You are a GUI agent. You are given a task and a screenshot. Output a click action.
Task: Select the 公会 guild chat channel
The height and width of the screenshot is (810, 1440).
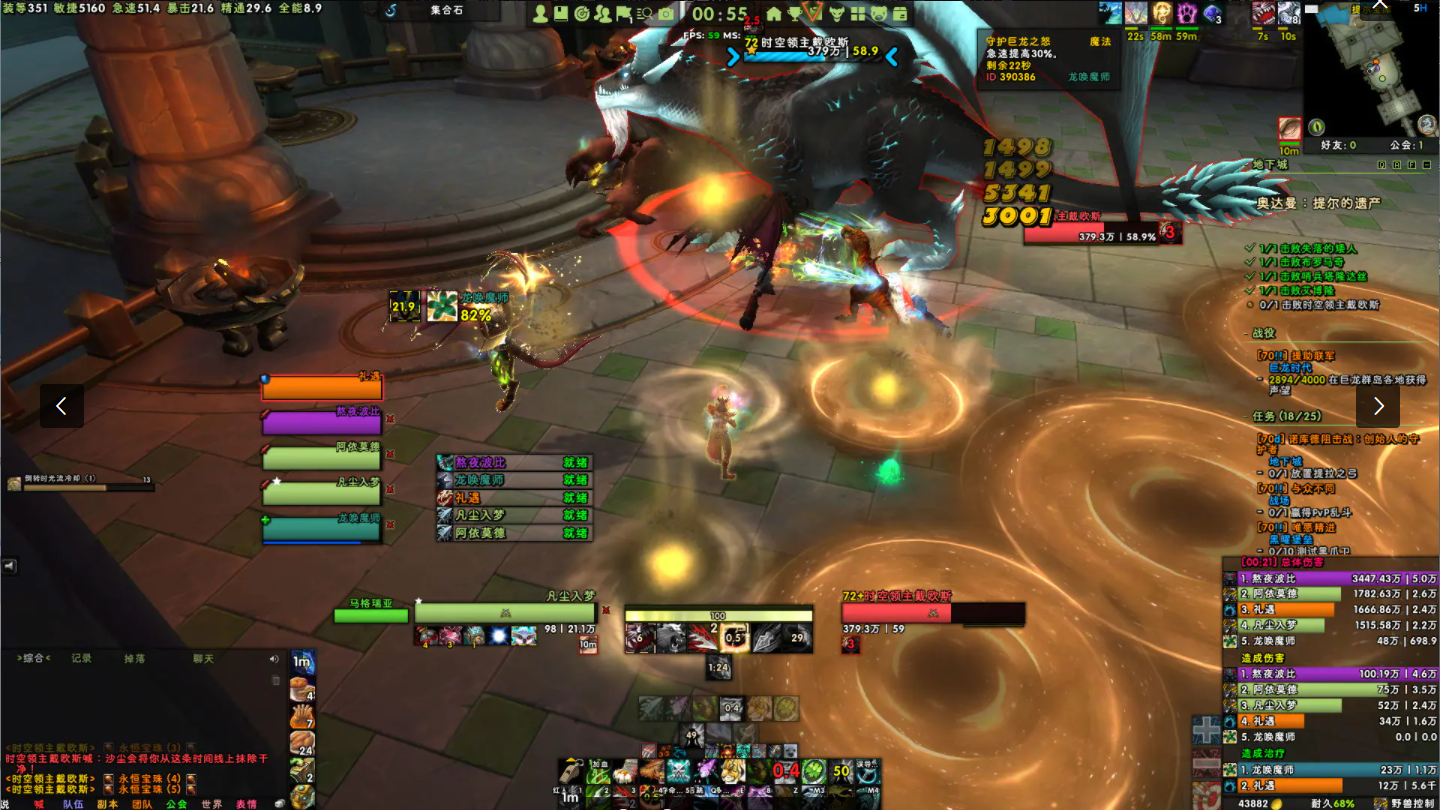point(176,803)
